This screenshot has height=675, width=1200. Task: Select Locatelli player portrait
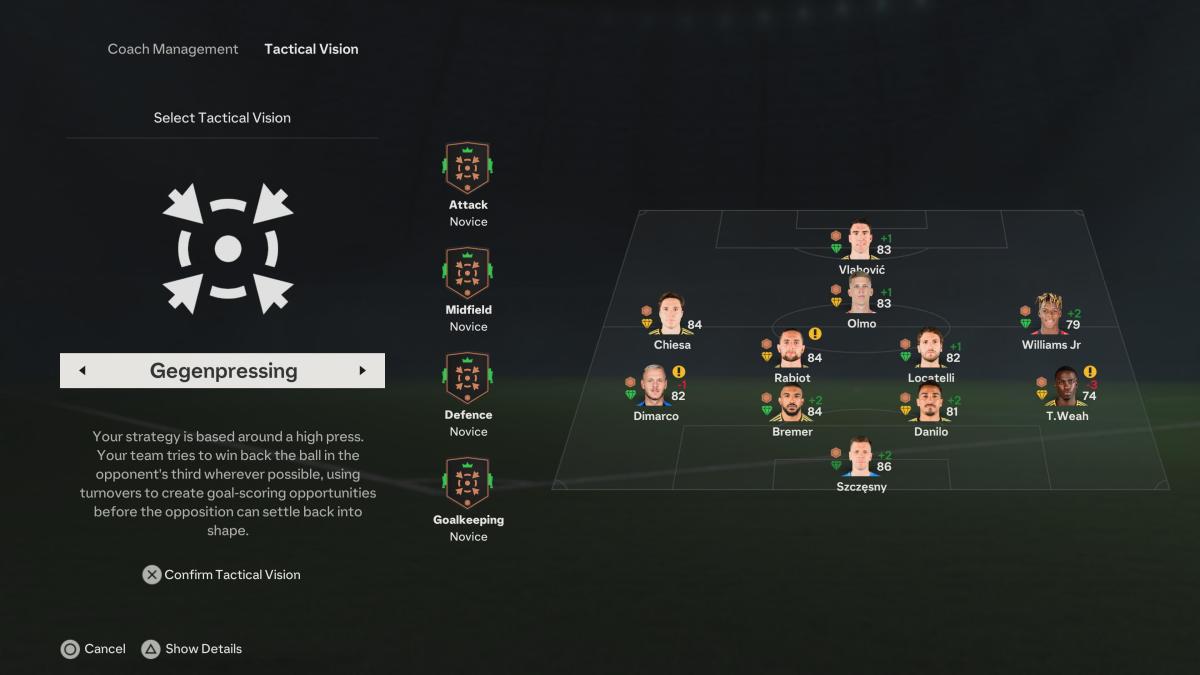tap(930, 348)
